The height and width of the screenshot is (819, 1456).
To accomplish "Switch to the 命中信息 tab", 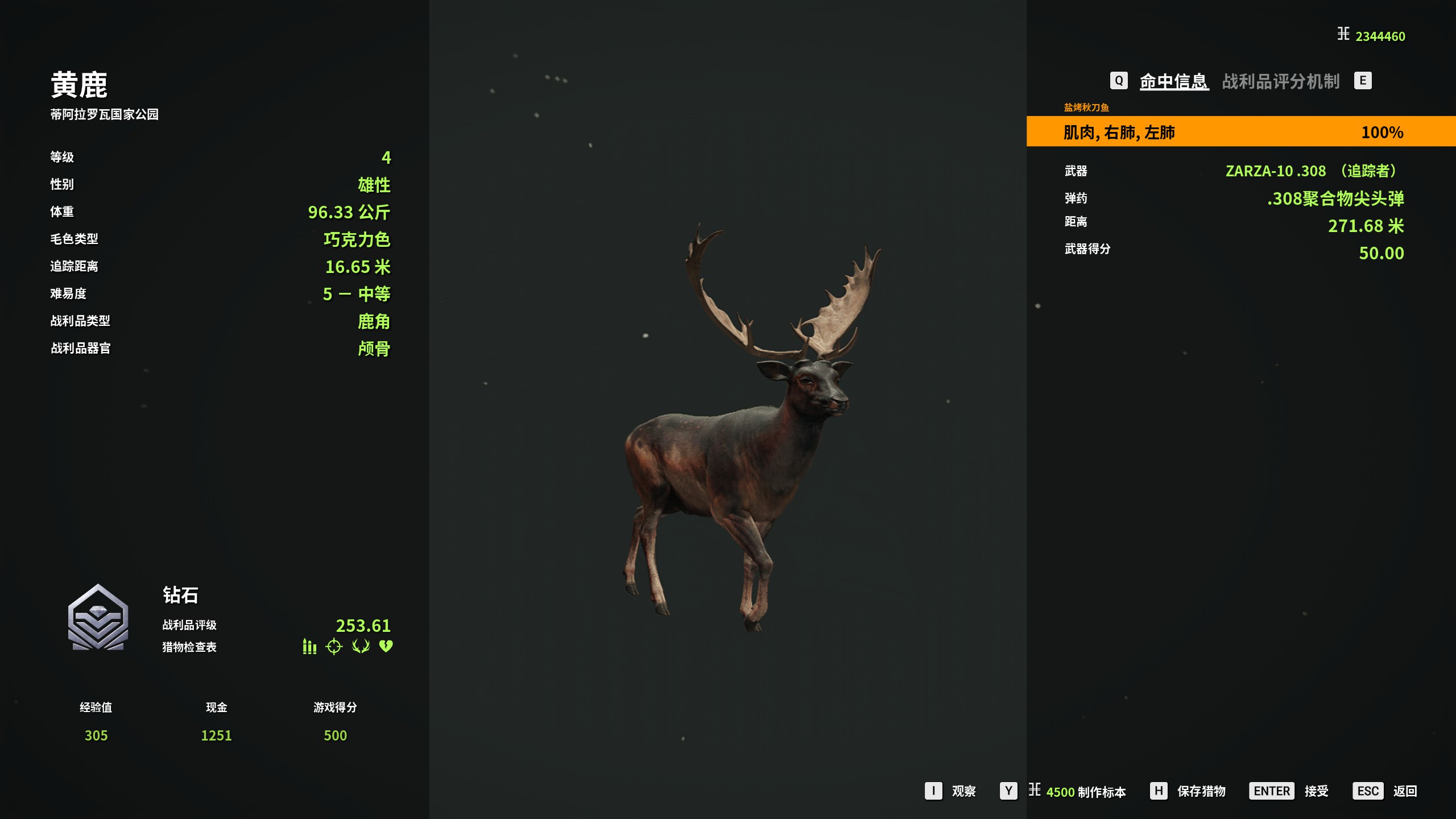I will tap(1173, 81).
